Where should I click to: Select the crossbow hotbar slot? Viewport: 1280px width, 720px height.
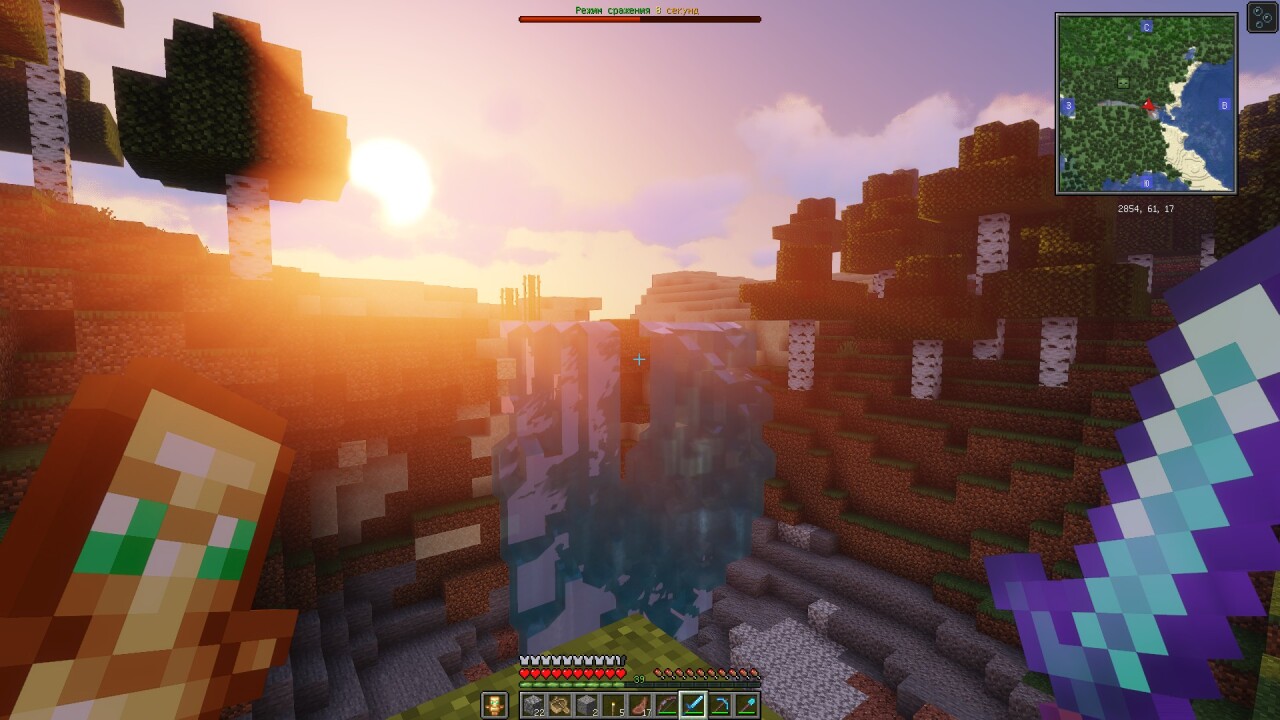click(559, 705)
